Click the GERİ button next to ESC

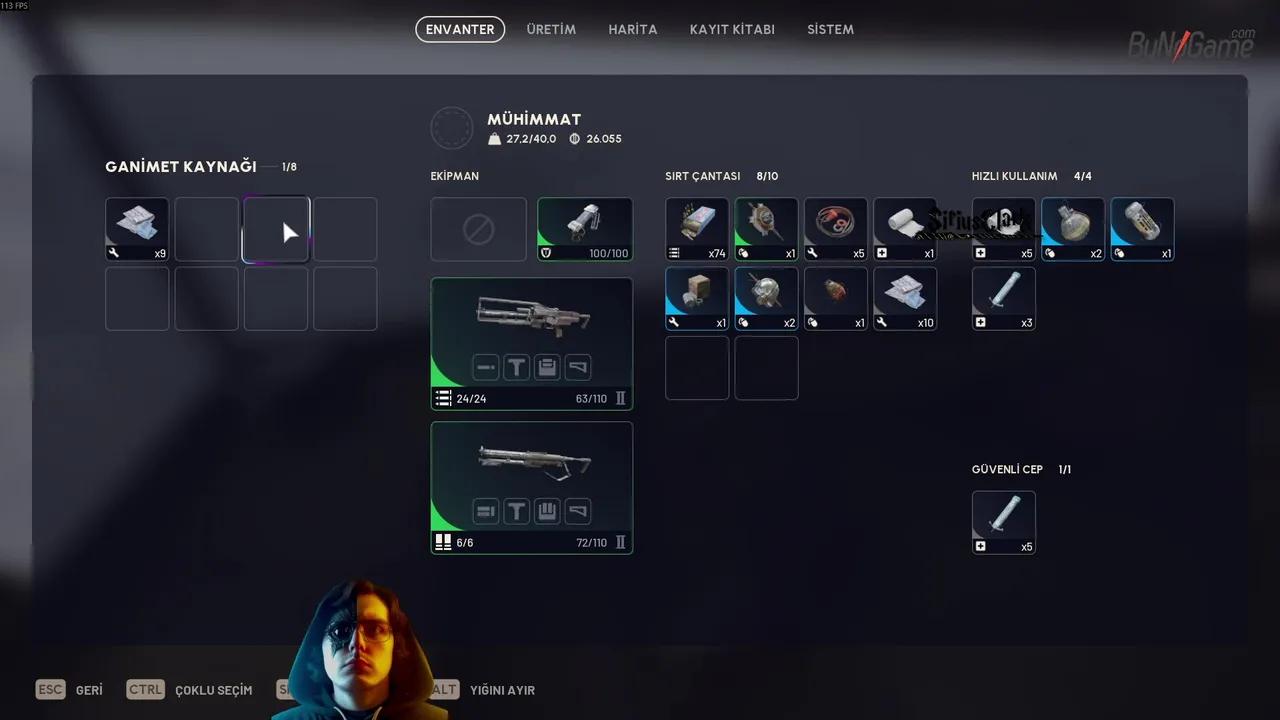coord(89,689)
